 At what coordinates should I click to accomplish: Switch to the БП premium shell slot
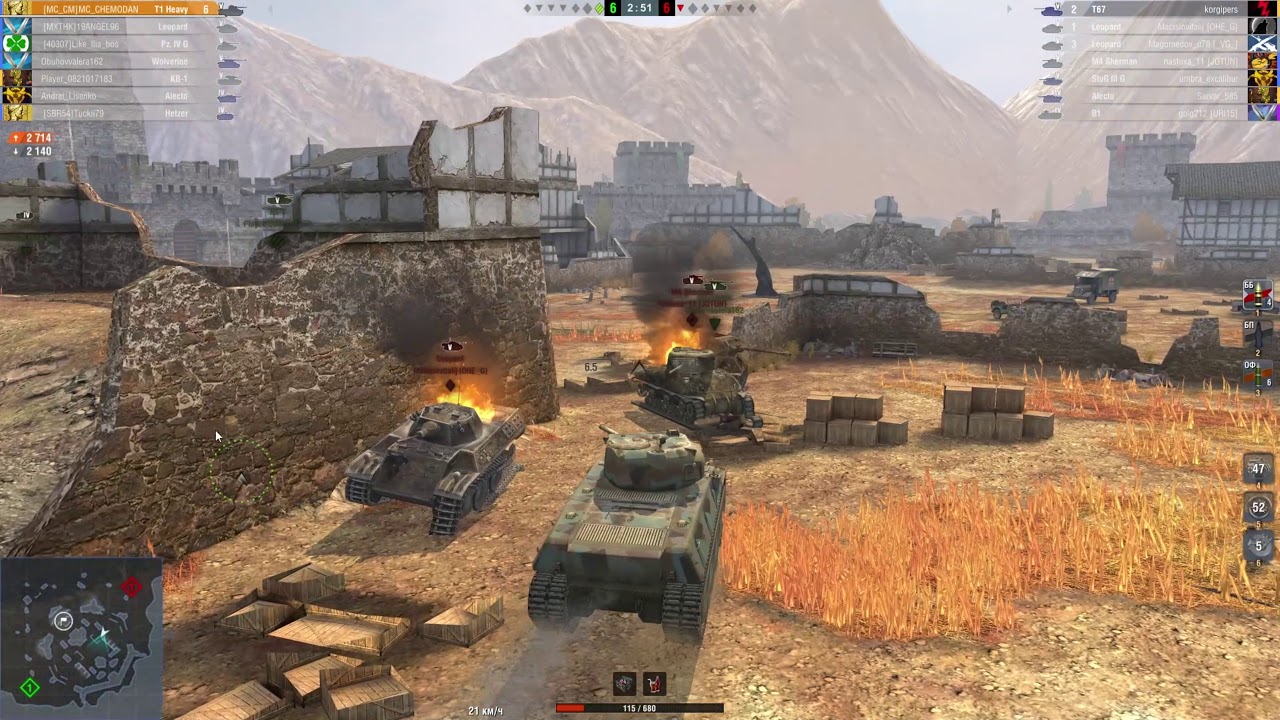[x=1256, y=335]
